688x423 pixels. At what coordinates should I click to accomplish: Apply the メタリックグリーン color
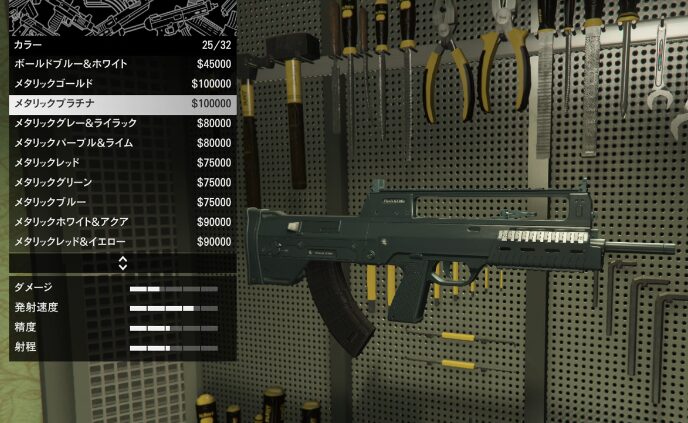120,182
